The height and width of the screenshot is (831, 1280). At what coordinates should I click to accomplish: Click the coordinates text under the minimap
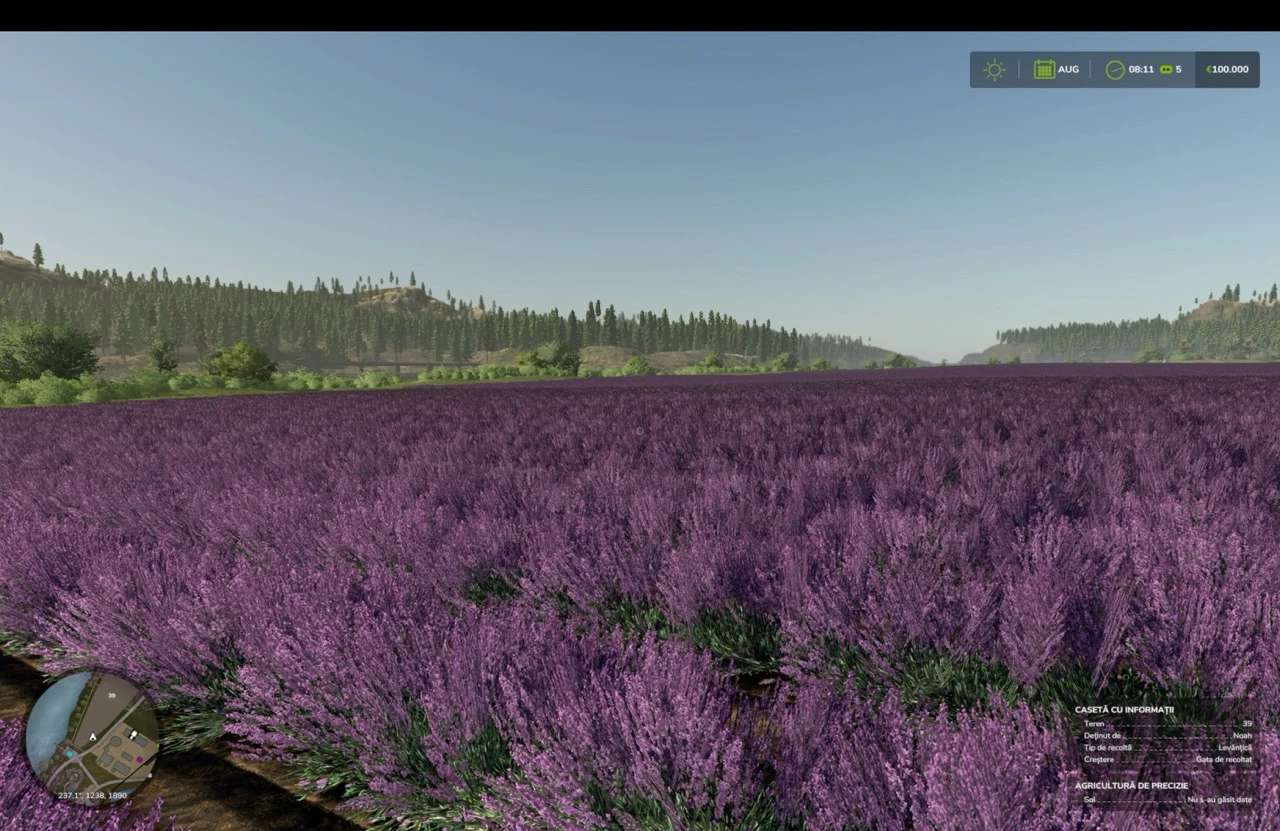click(91, 795)
